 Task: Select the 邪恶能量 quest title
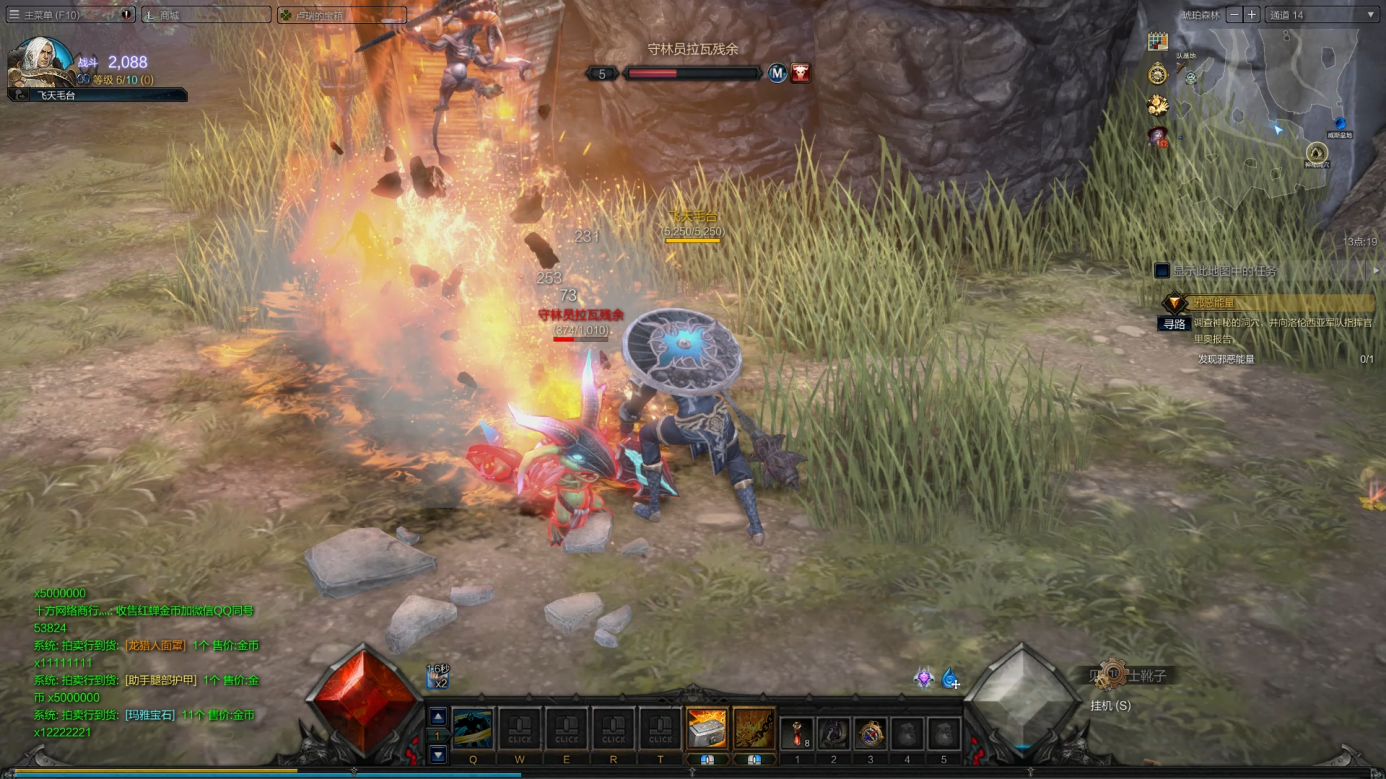(1214, 303)
